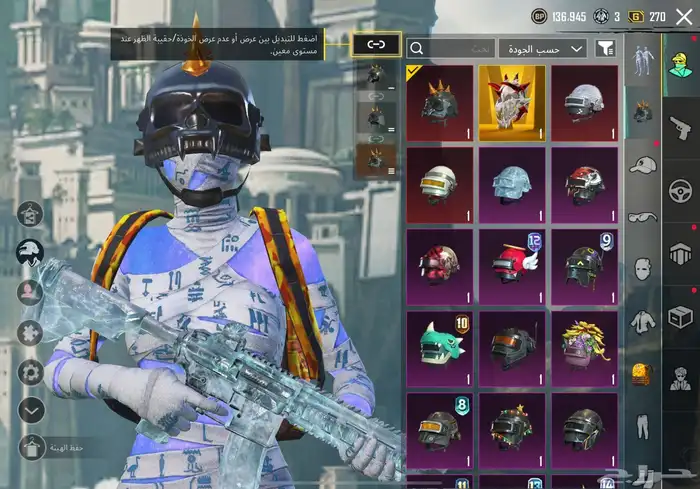The image size is (700, 489).
Task: Click the helmet search field
Action: [450, 48]
